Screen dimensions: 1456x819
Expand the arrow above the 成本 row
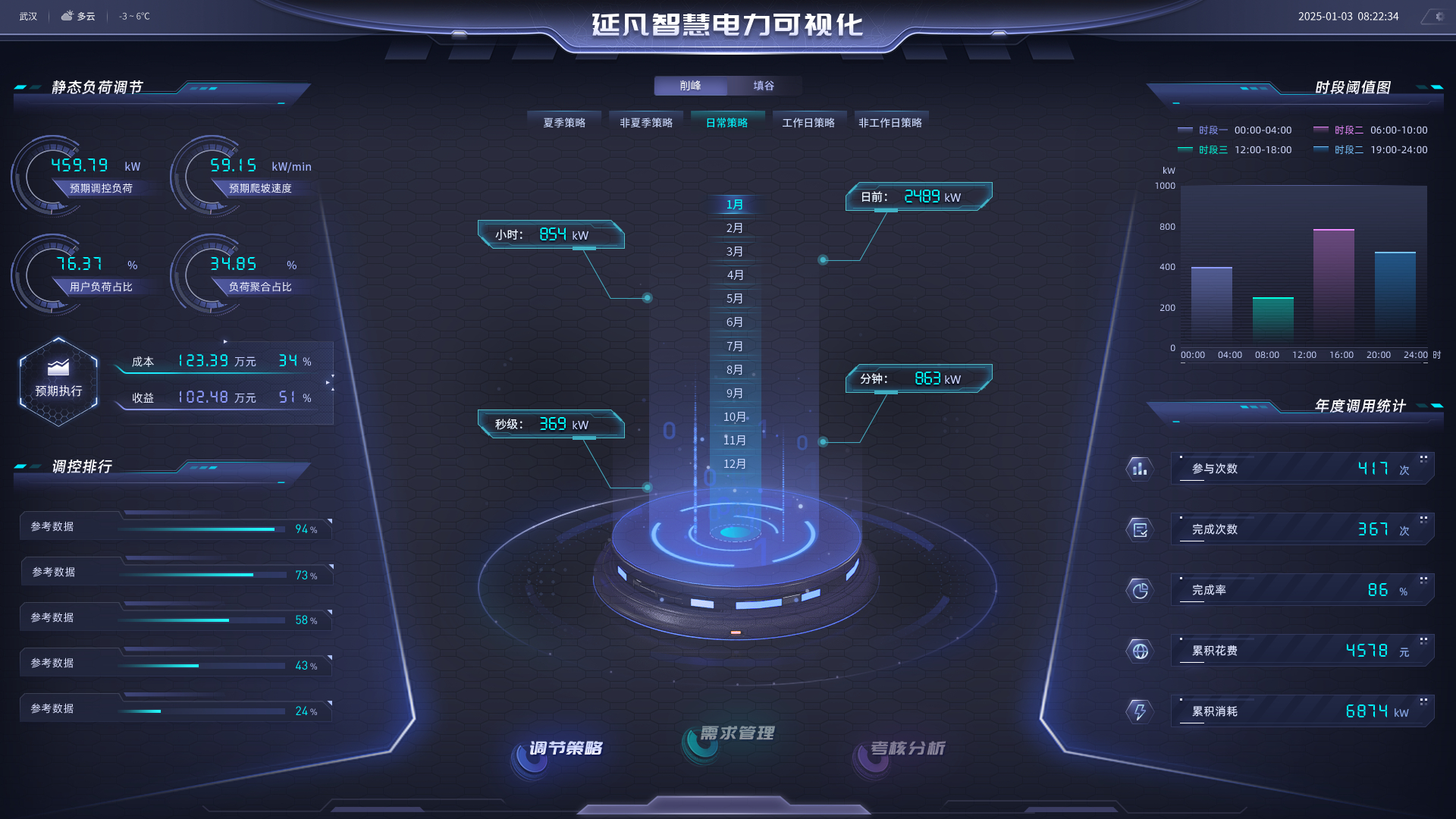(x=225, y=343)
